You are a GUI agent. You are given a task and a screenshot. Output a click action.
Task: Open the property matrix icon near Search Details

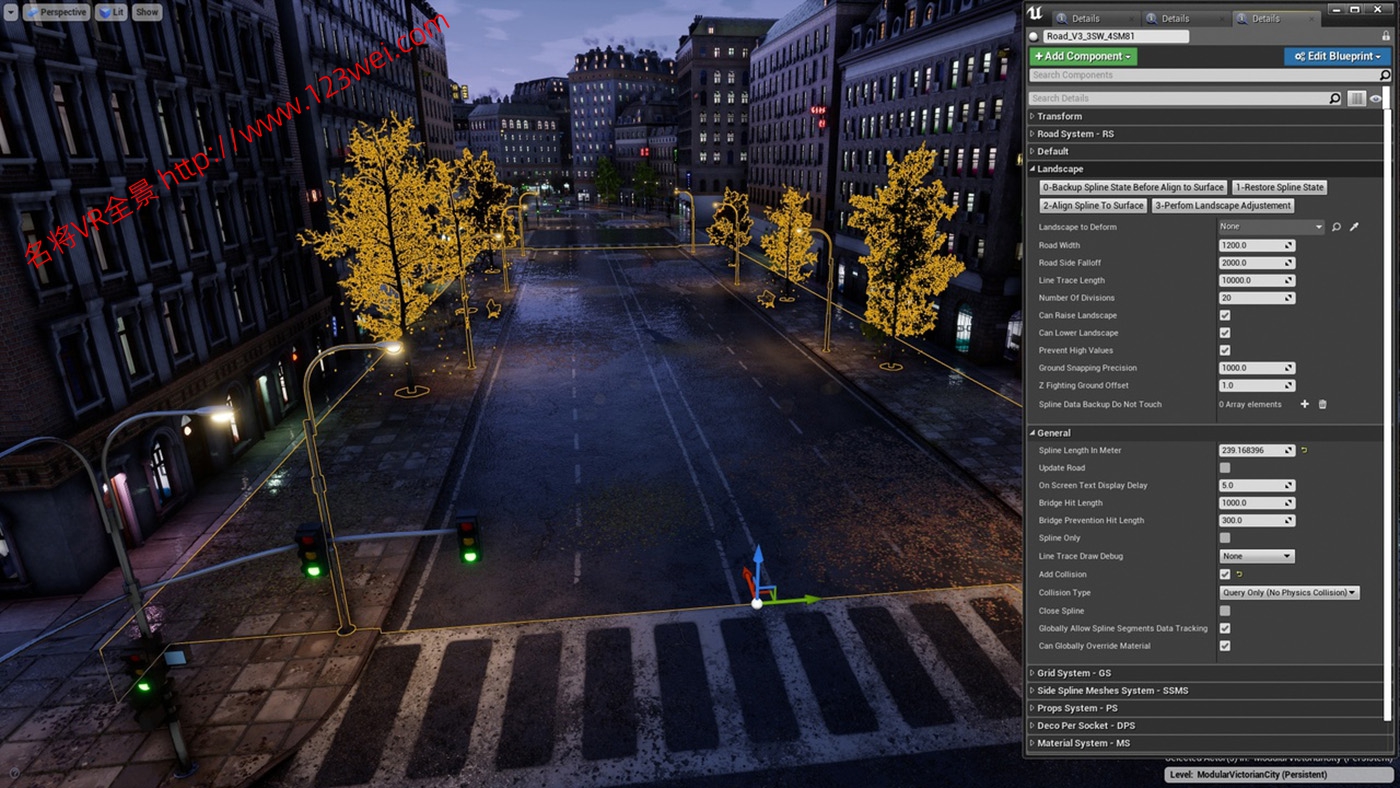pos(1357,98)
